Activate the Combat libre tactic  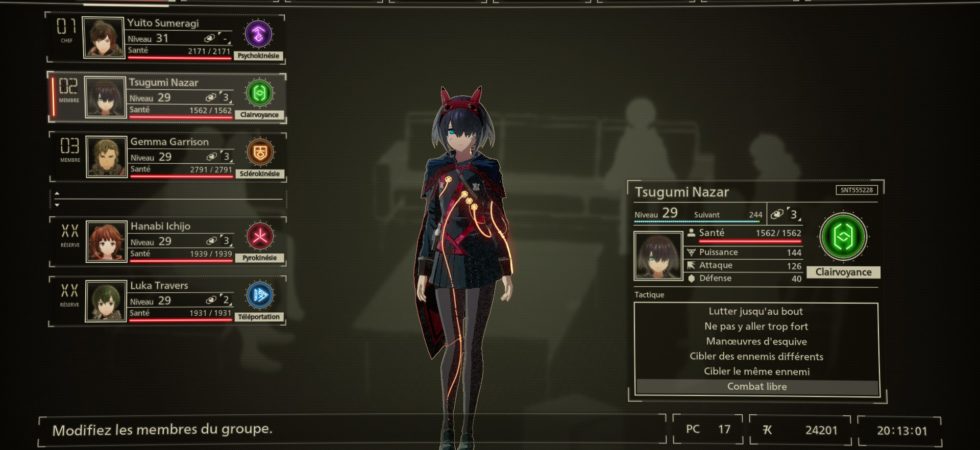[x=757, y=387]
